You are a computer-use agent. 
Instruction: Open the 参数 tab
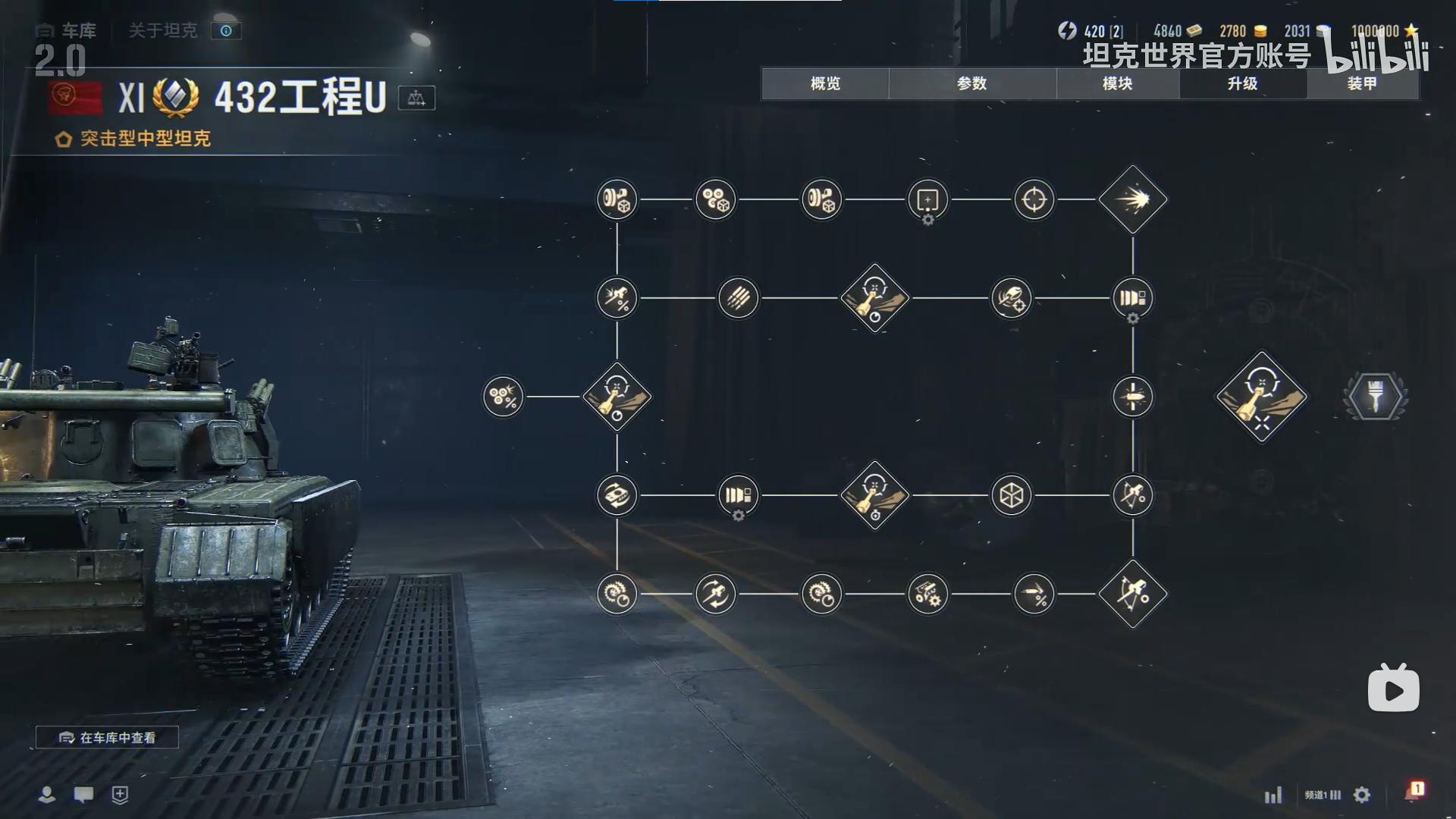click(971, 83)
